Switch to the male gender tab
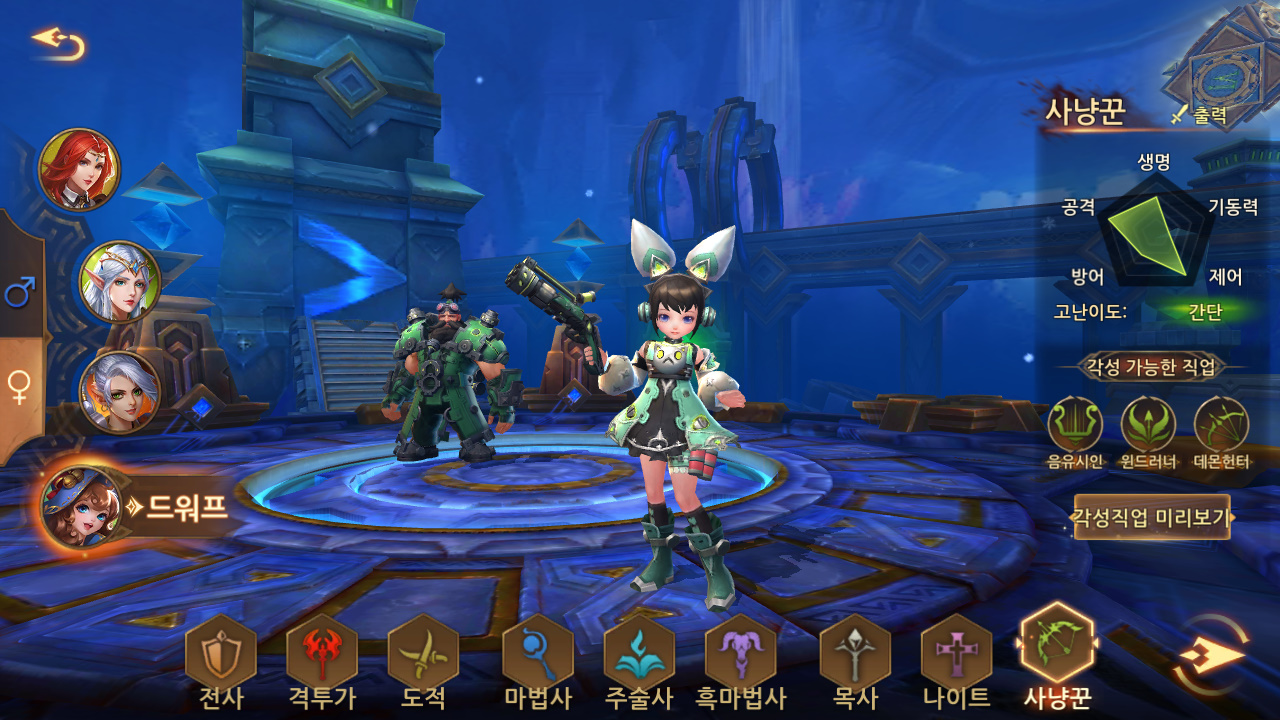This screenshot has height=720, width=1280. coord(20,292)
